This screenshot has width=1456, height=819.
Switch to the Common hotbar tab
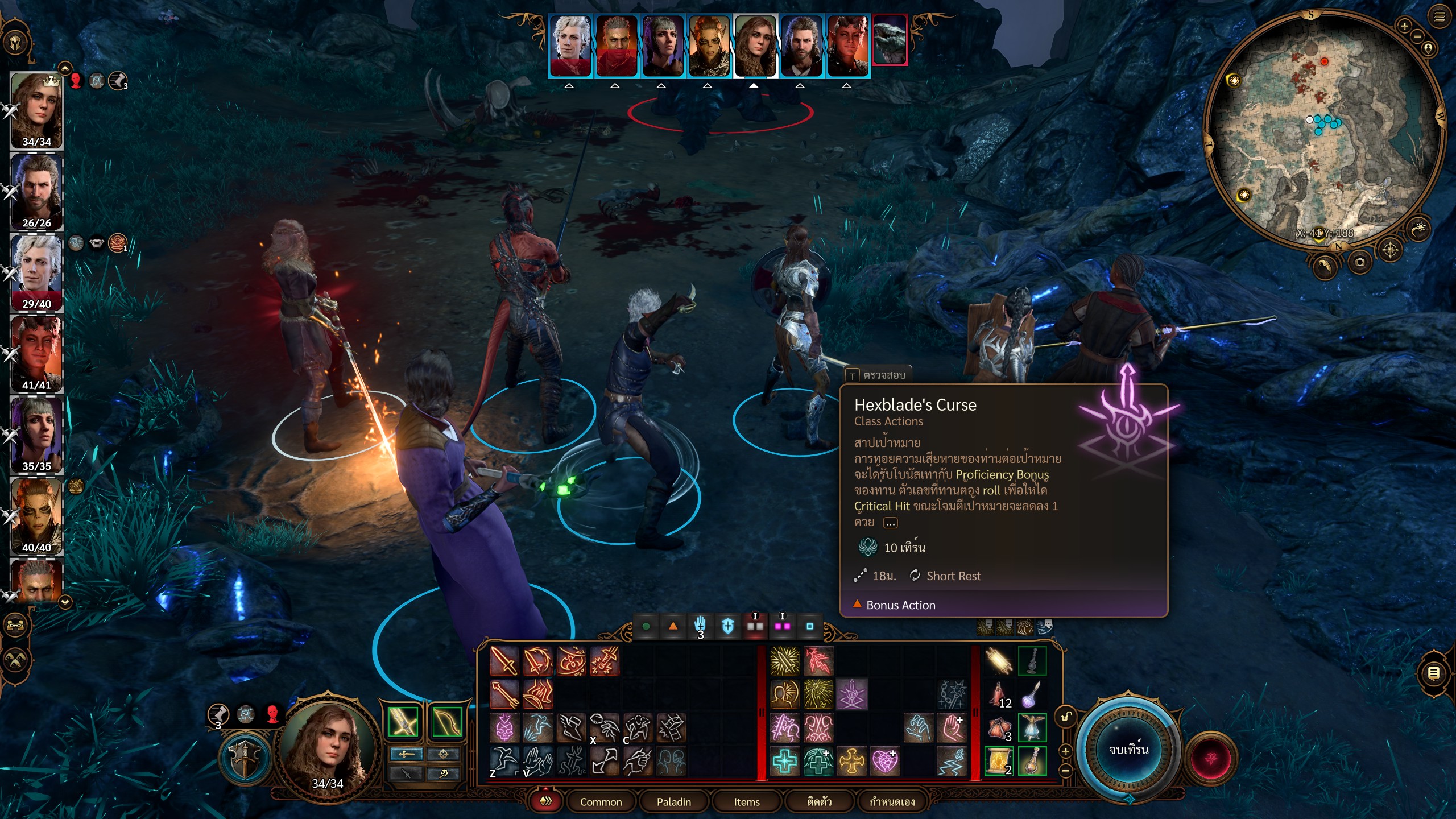tap(601, 801)
